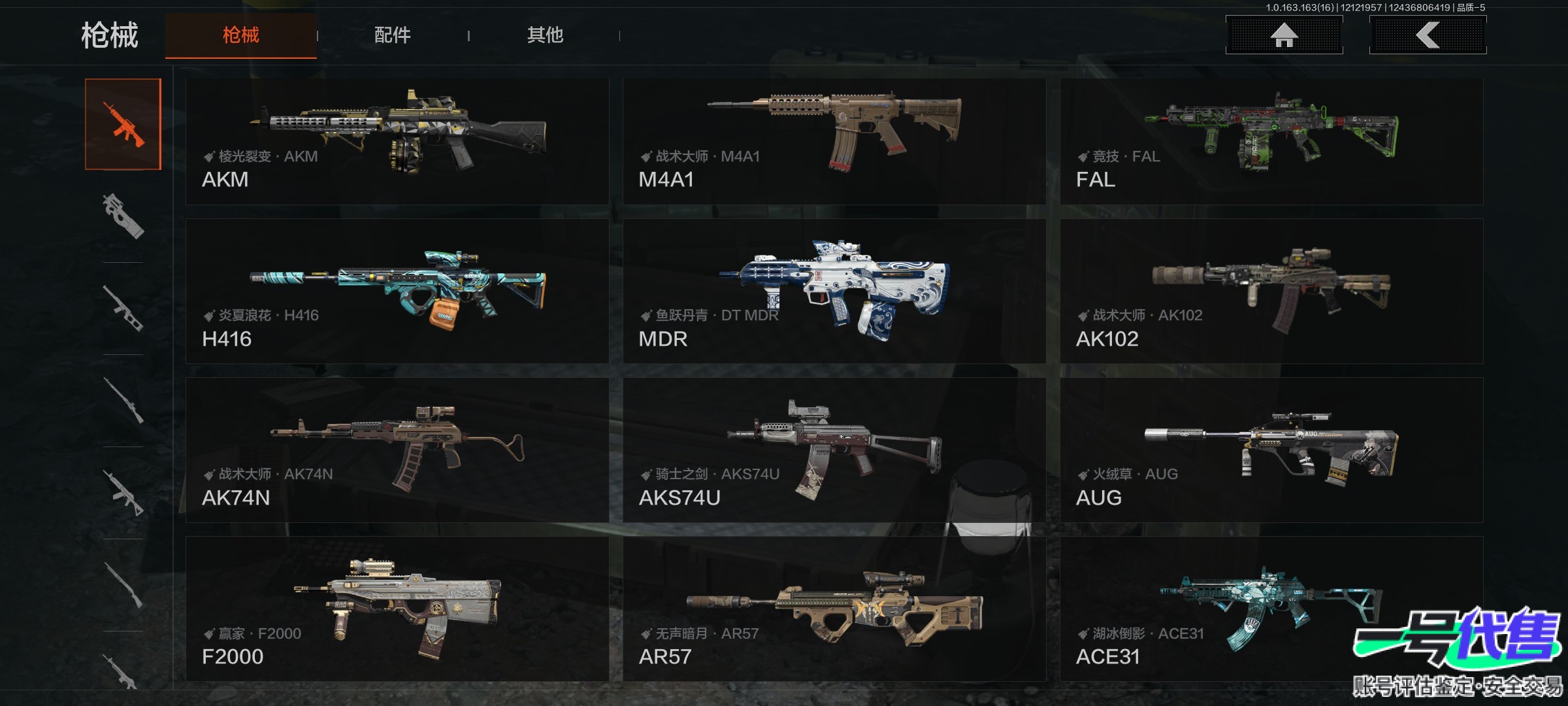Image resolution: width=1568 pixels, height=706 pixels.
Task: Choose the AR57 weapon card
Action: pyautogui.click(x=834, y=609)
